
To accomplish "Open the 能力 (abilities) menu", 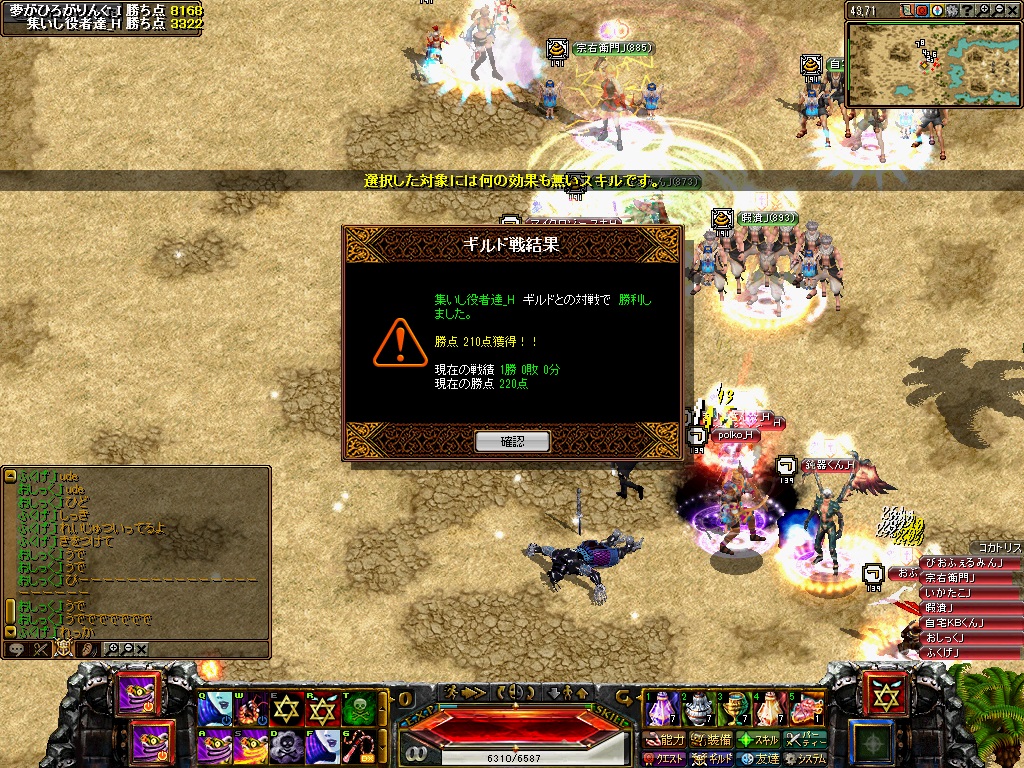I will pyautogui.click(x=664, y=740).
